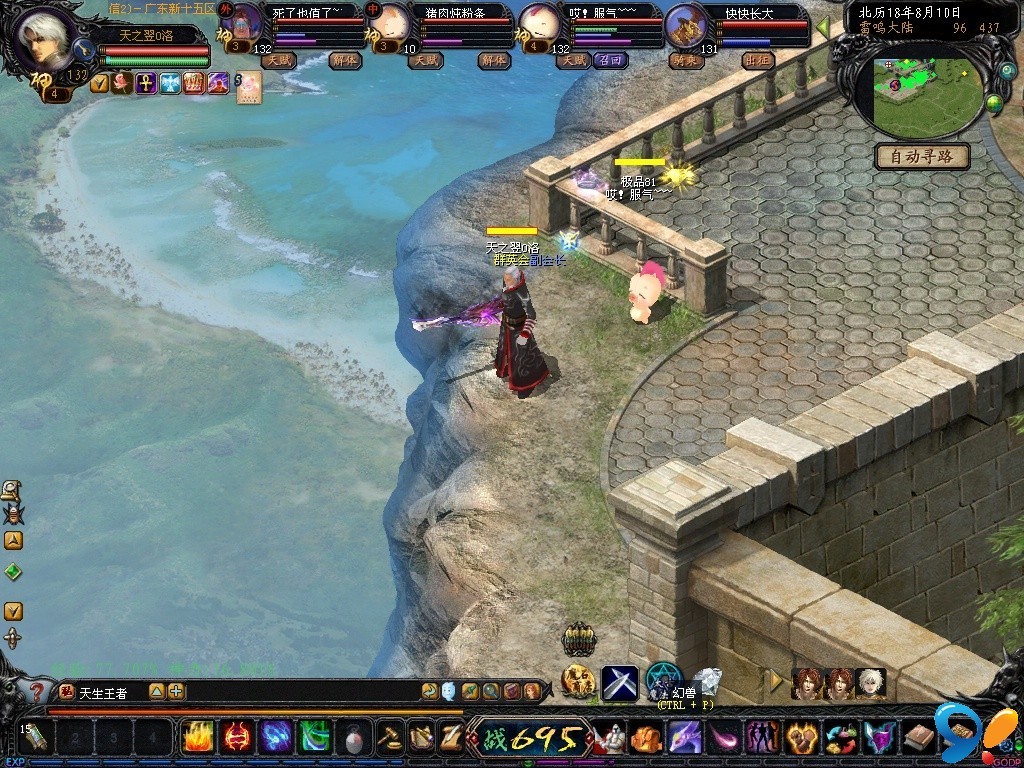This screenshot has width=1024, height=768.
Task: Cast the blue swirl skill
Action: coord(276,738)
